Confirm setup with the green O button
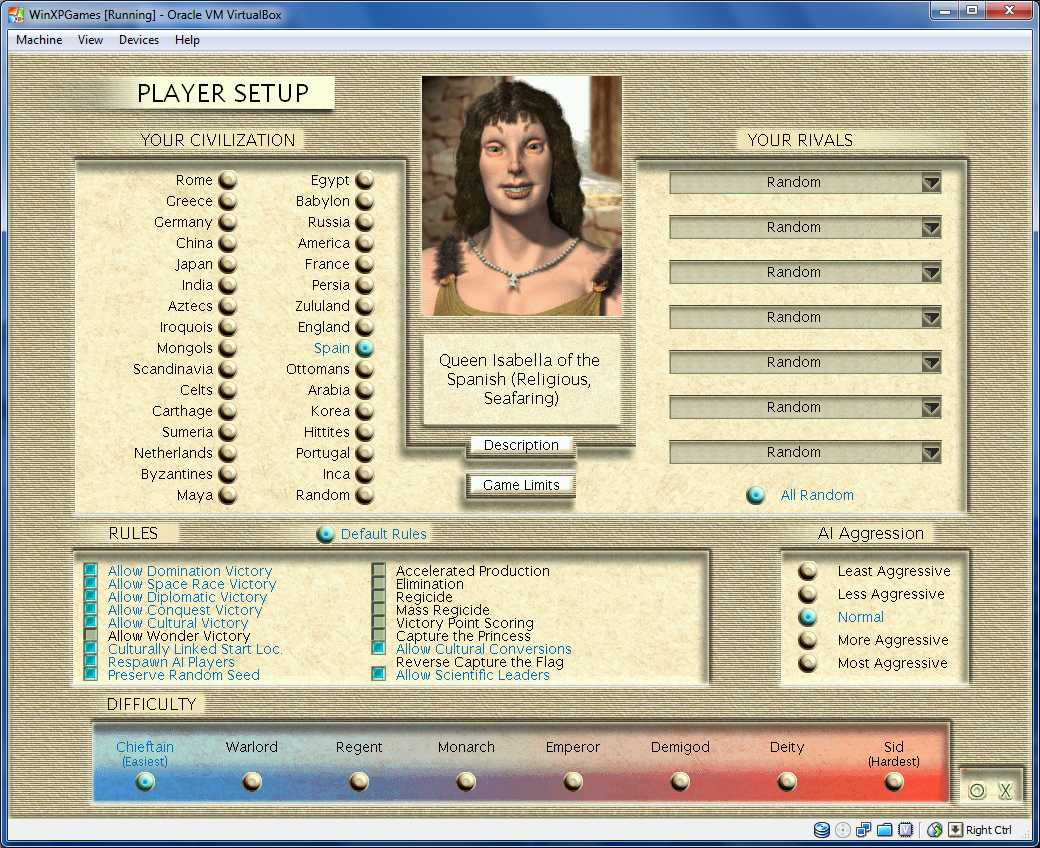This screenshot has width=1040, height=848. 977,791
